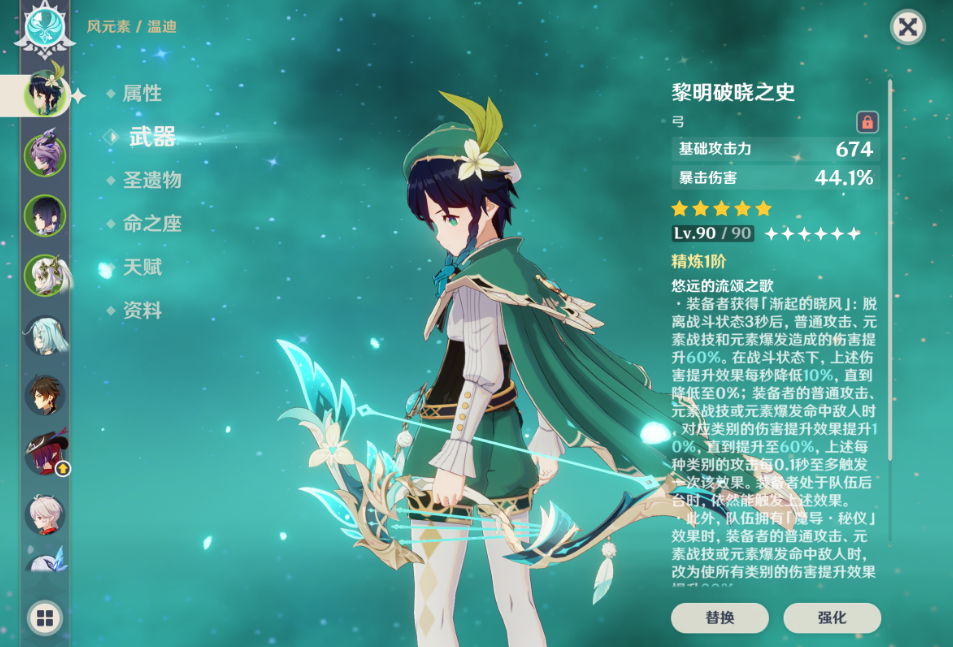
Task: Switch to the light-blue-haired character portrait
Action: tap(45, 335)
